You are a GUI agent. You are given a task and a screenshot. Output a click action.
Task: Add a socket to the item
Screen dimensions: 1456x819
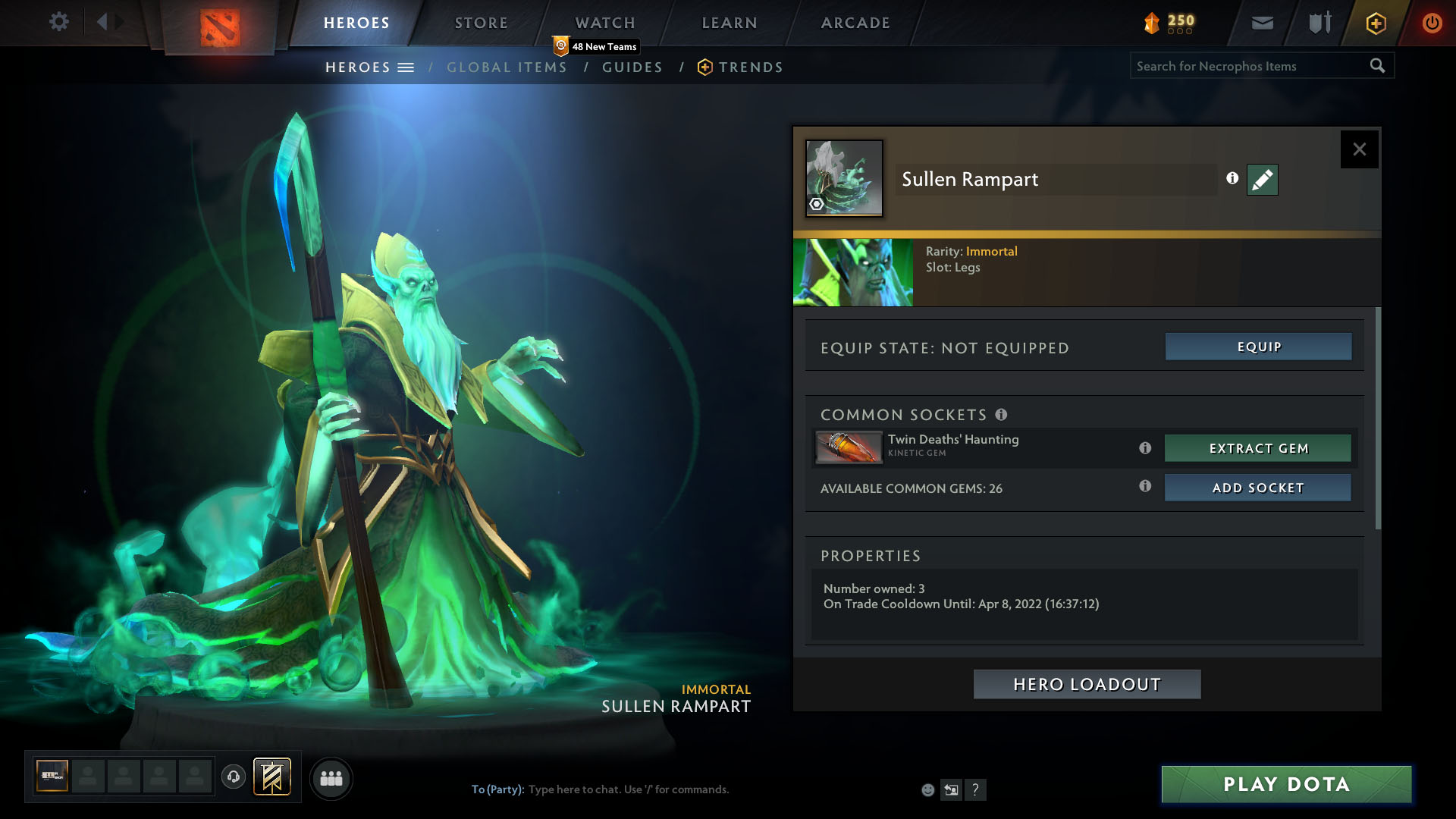point(1258,488)
